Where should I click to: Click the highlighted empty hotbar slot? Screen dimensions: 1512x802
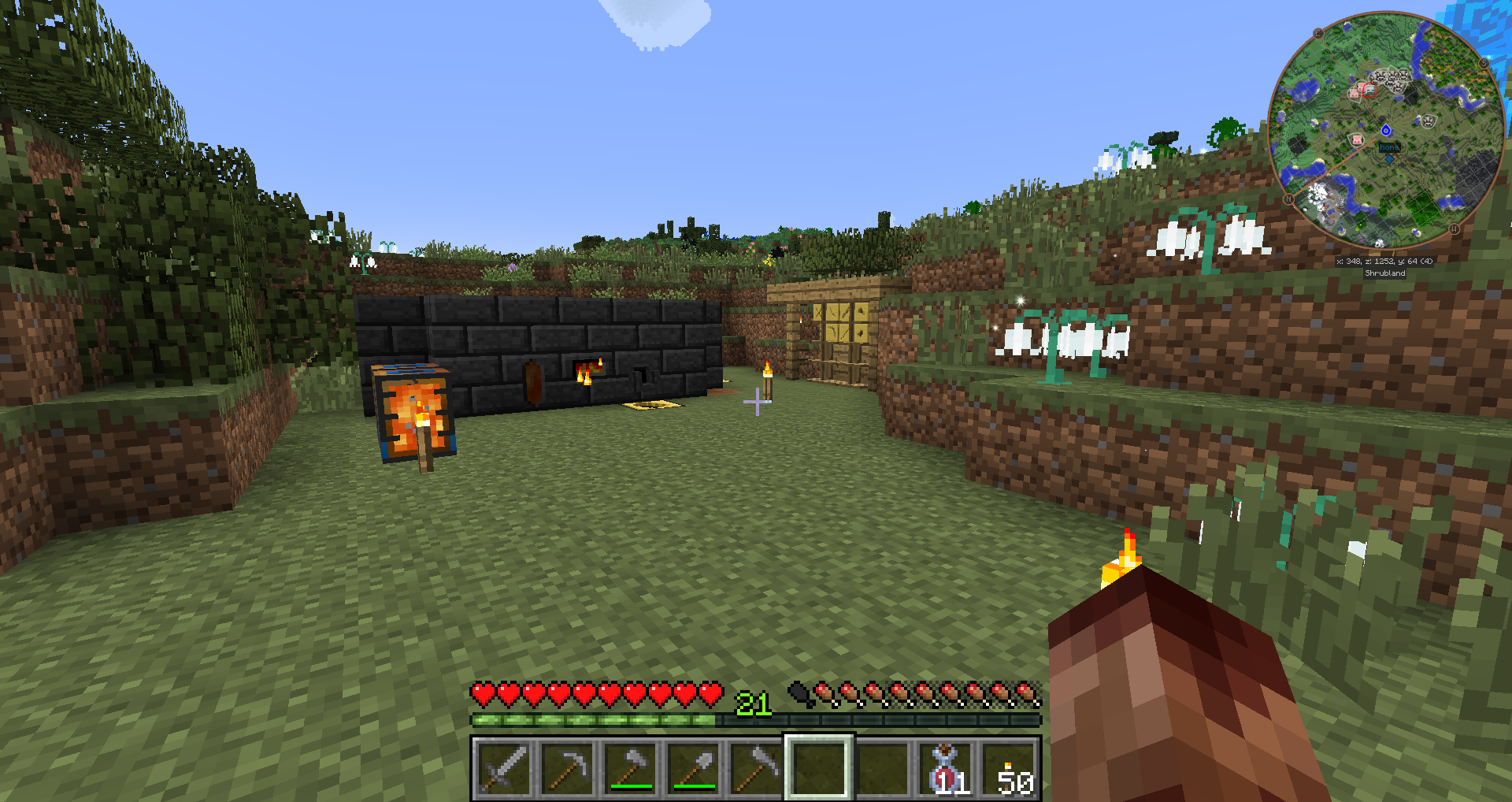click(819, 768)
